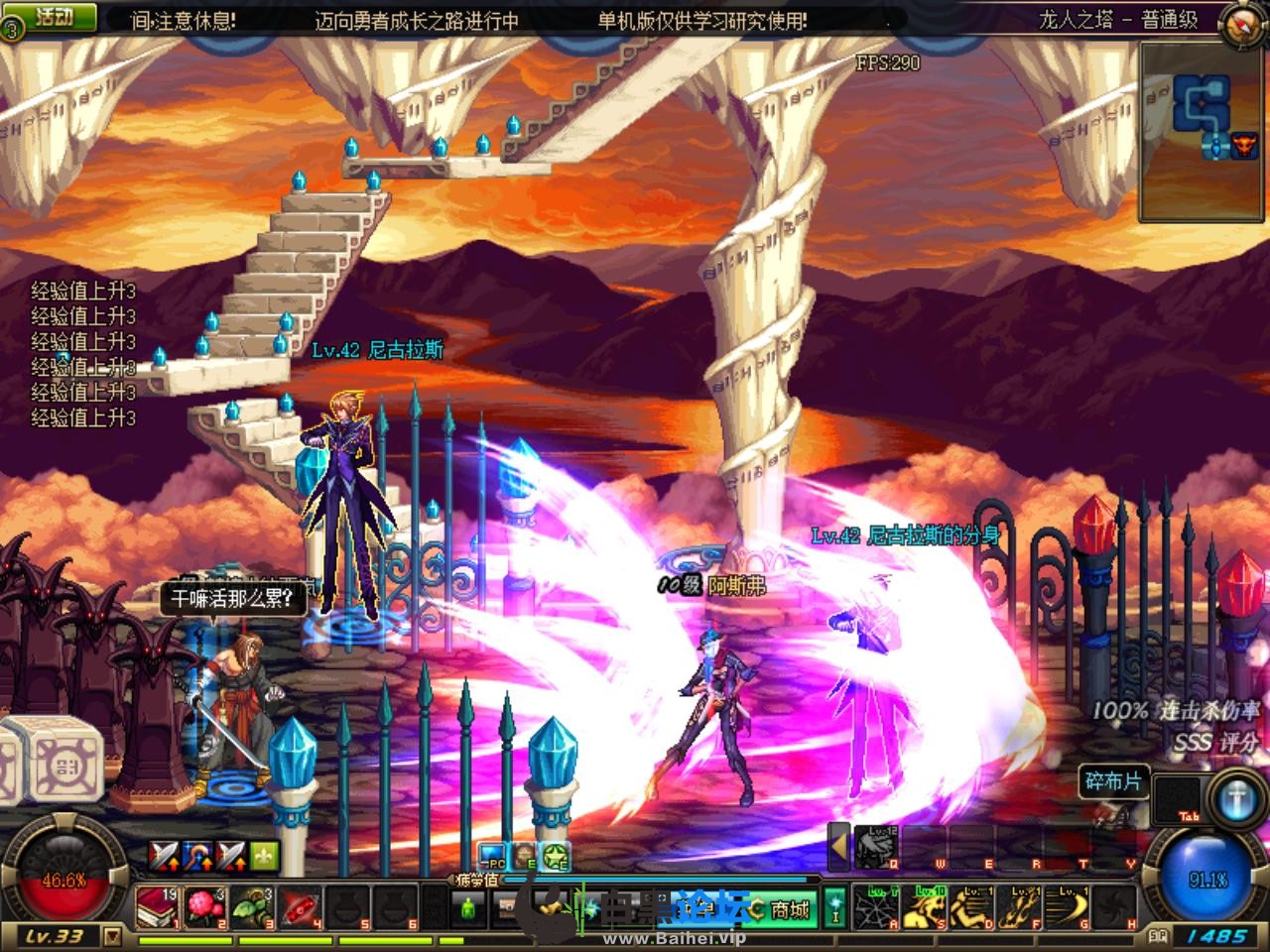Collapse the upper skill bar with the arrow
The height and width of the screenshot is (952, 1270).
(x=838, y=847)
